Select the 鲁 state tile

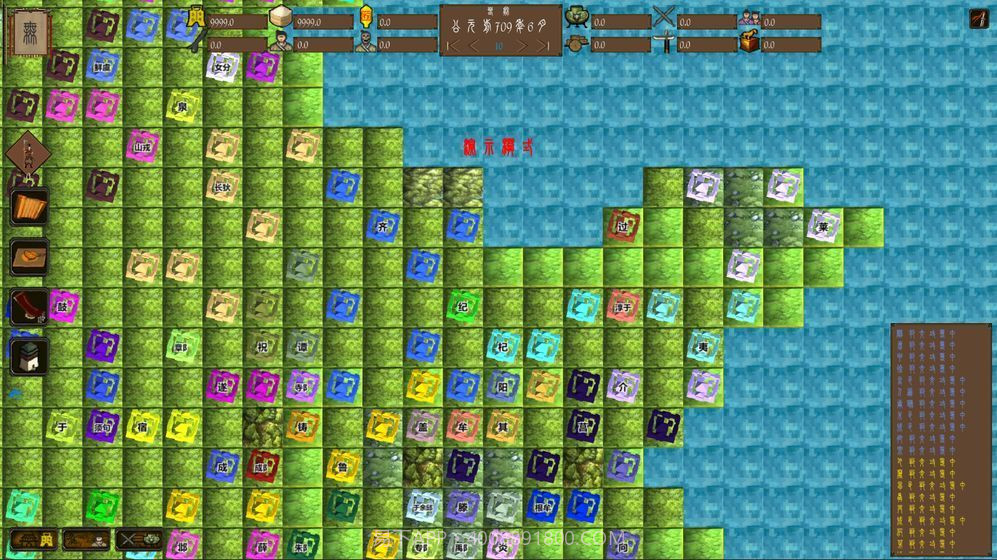342,466
